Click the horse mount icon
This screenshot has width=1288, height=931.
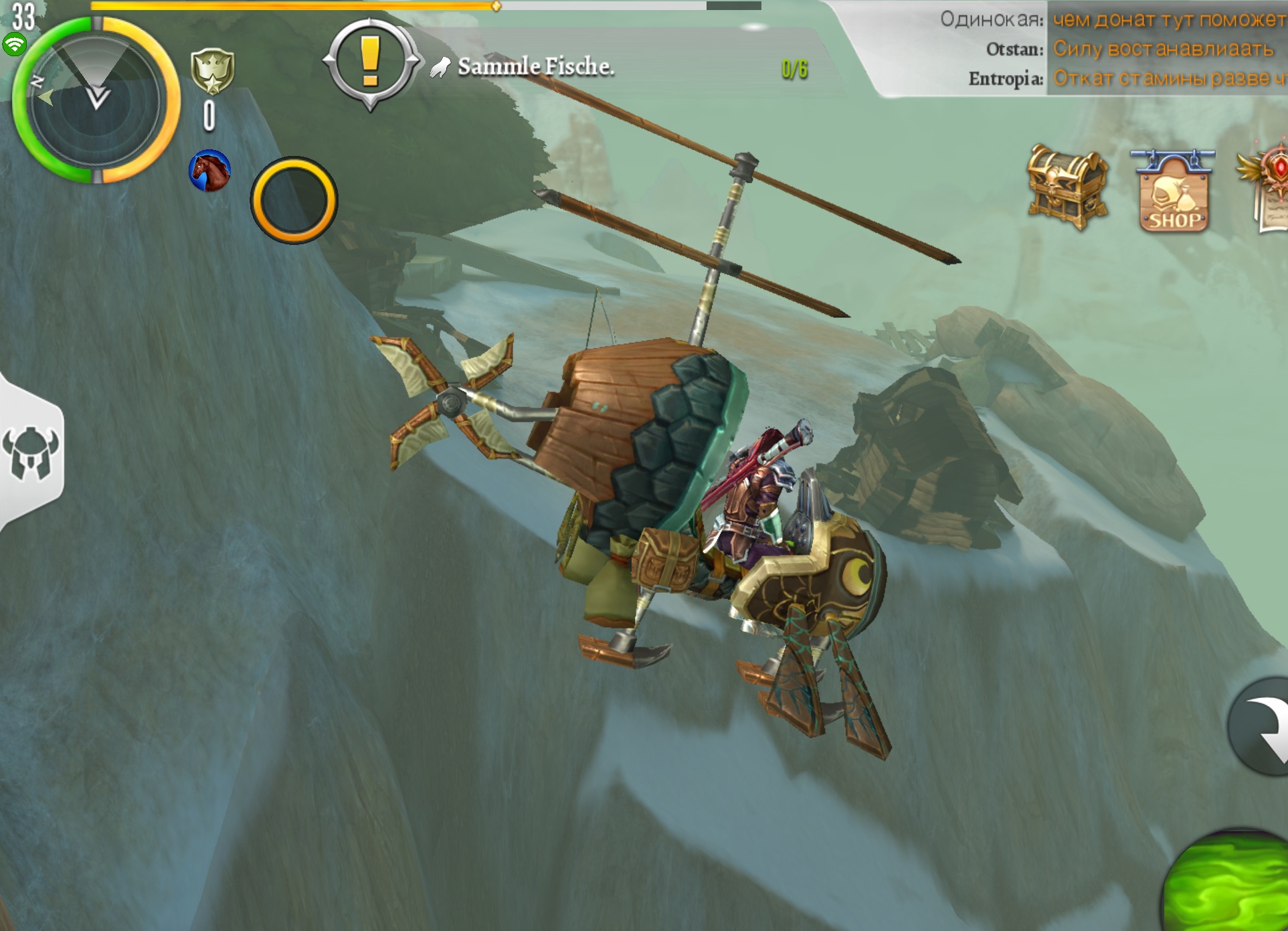pyautogui.click(x=209, y=171)
